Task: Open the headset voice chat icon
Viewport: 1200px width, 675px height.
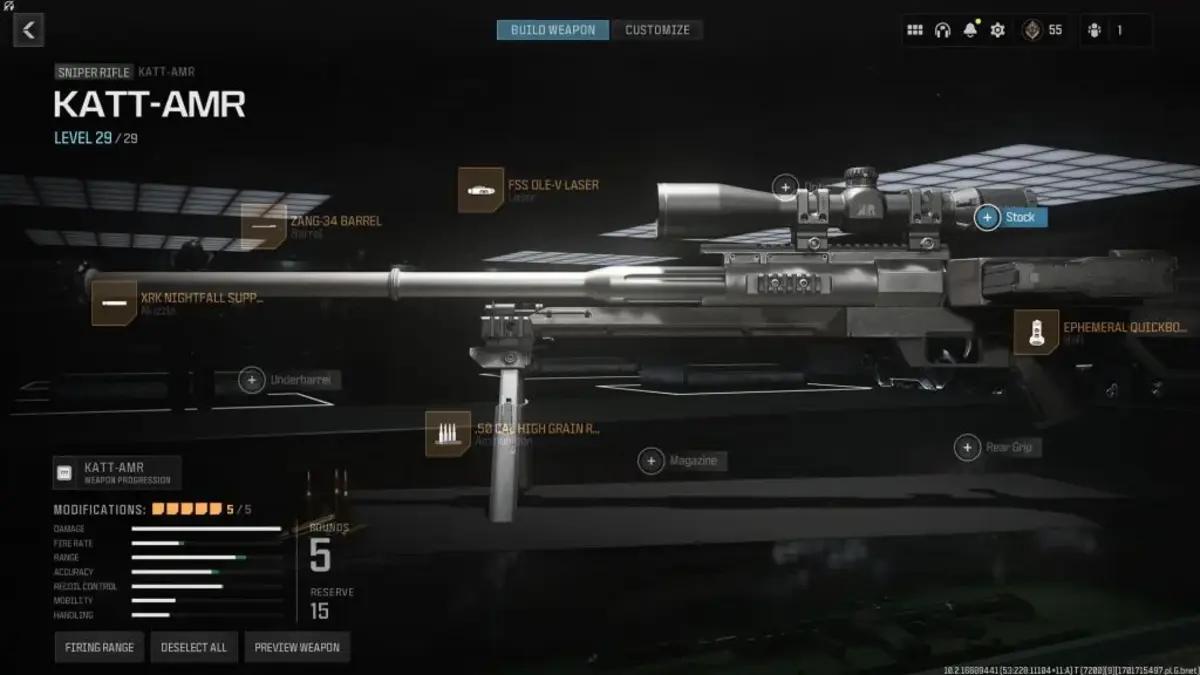Action: (x=942, y=30)
